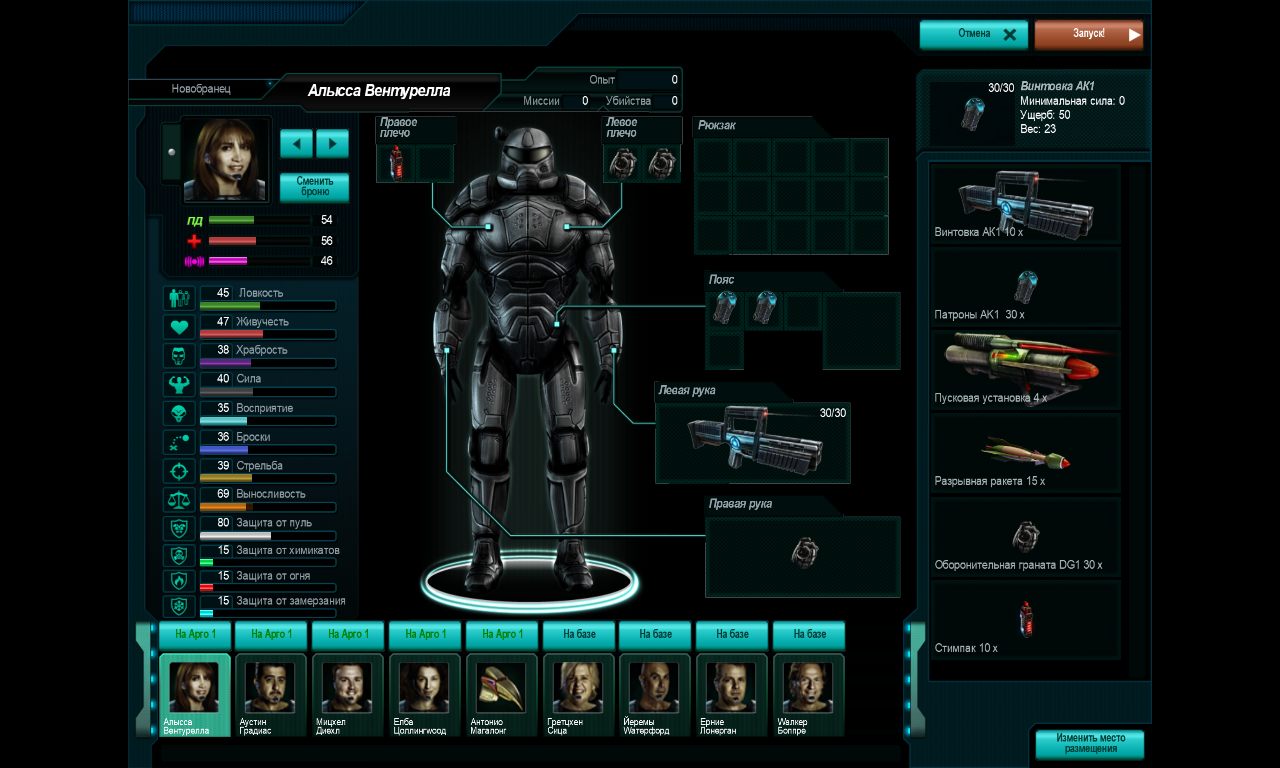Pick Патроны AK1 from the armory list
Image resolution: width=1280 pixels, height=768 pixels.
tap(1025, 288)
